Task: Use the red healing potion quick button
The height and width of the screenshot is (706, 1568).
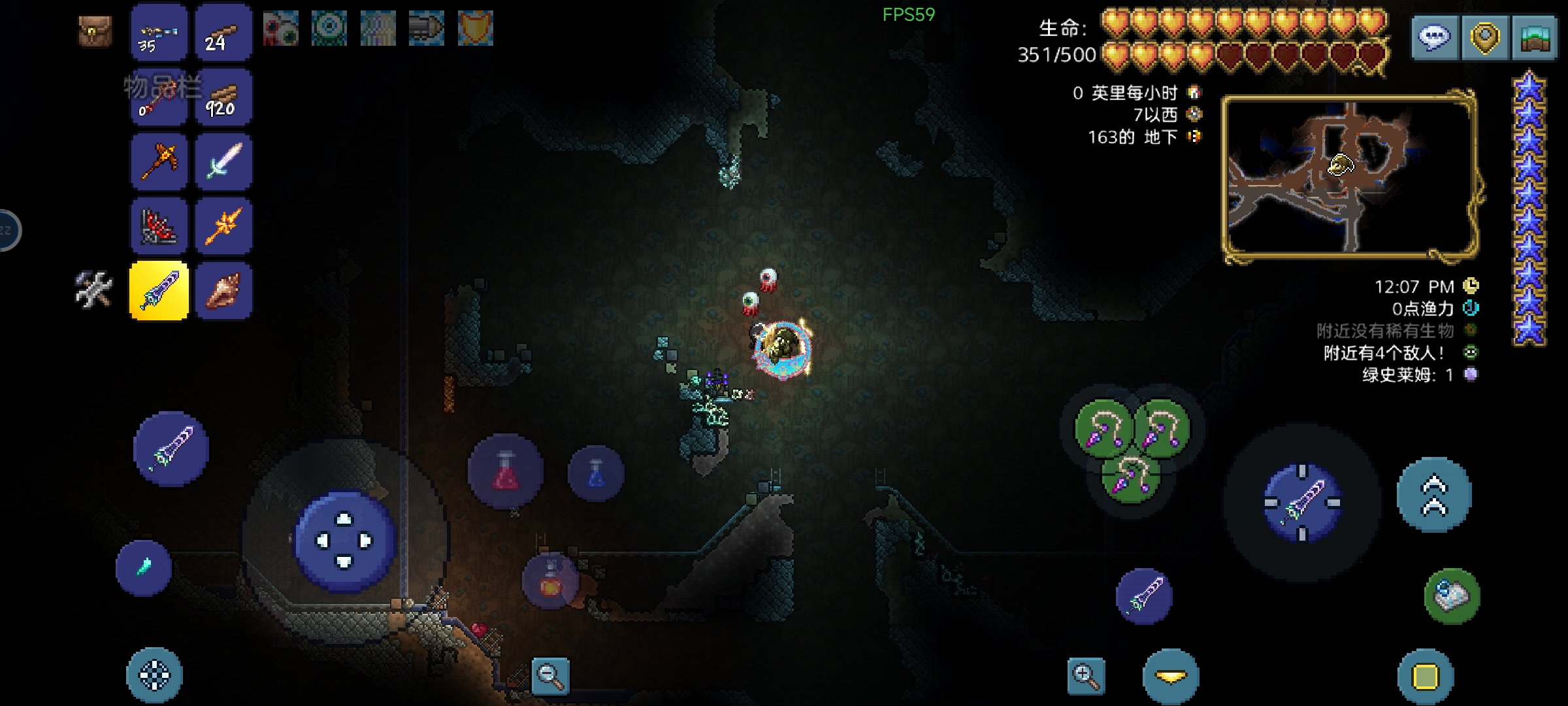Action: tap(506, 471)
